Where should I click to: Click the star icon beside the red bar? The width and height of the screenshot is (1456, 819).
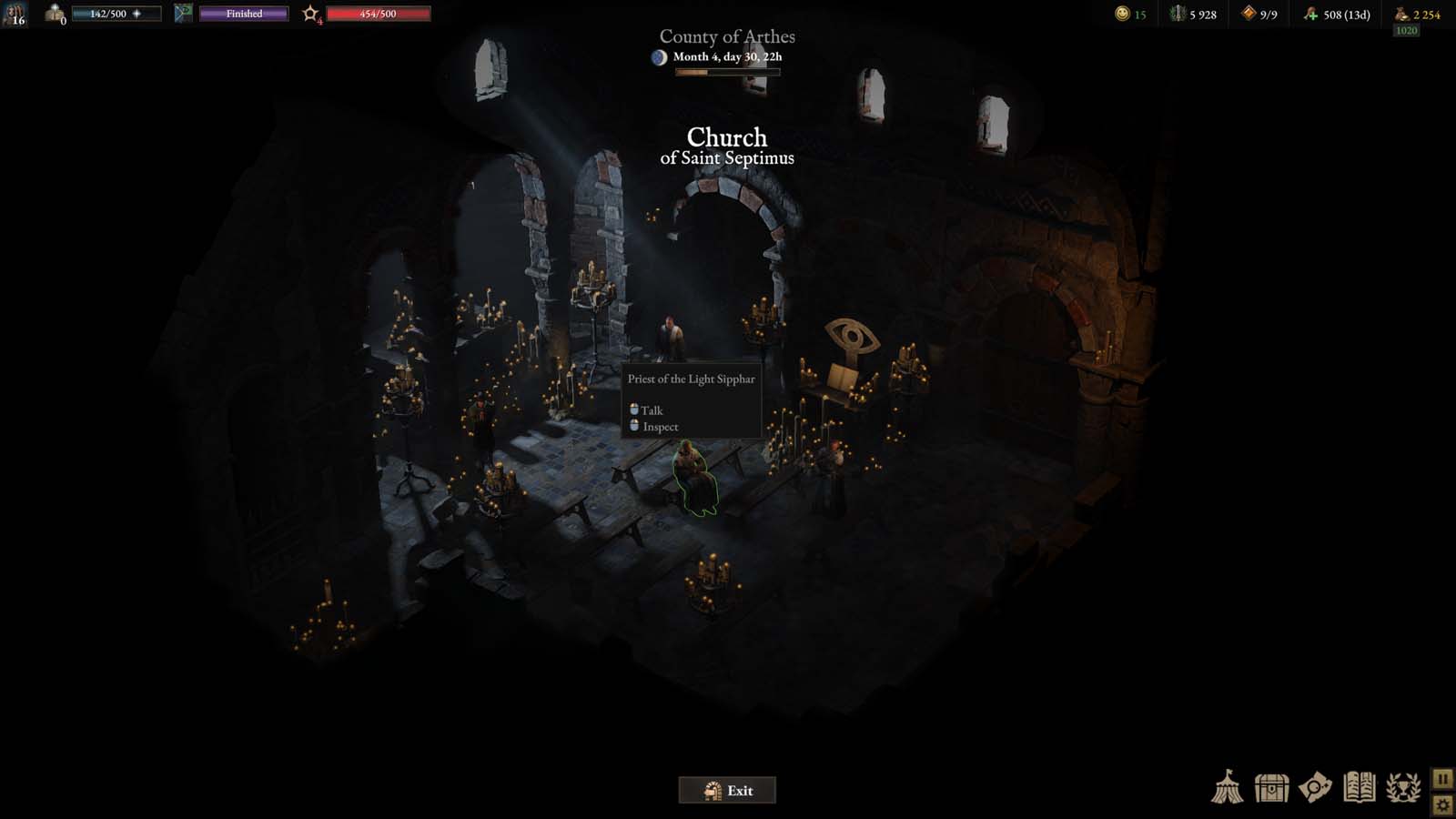coord(311,14)
